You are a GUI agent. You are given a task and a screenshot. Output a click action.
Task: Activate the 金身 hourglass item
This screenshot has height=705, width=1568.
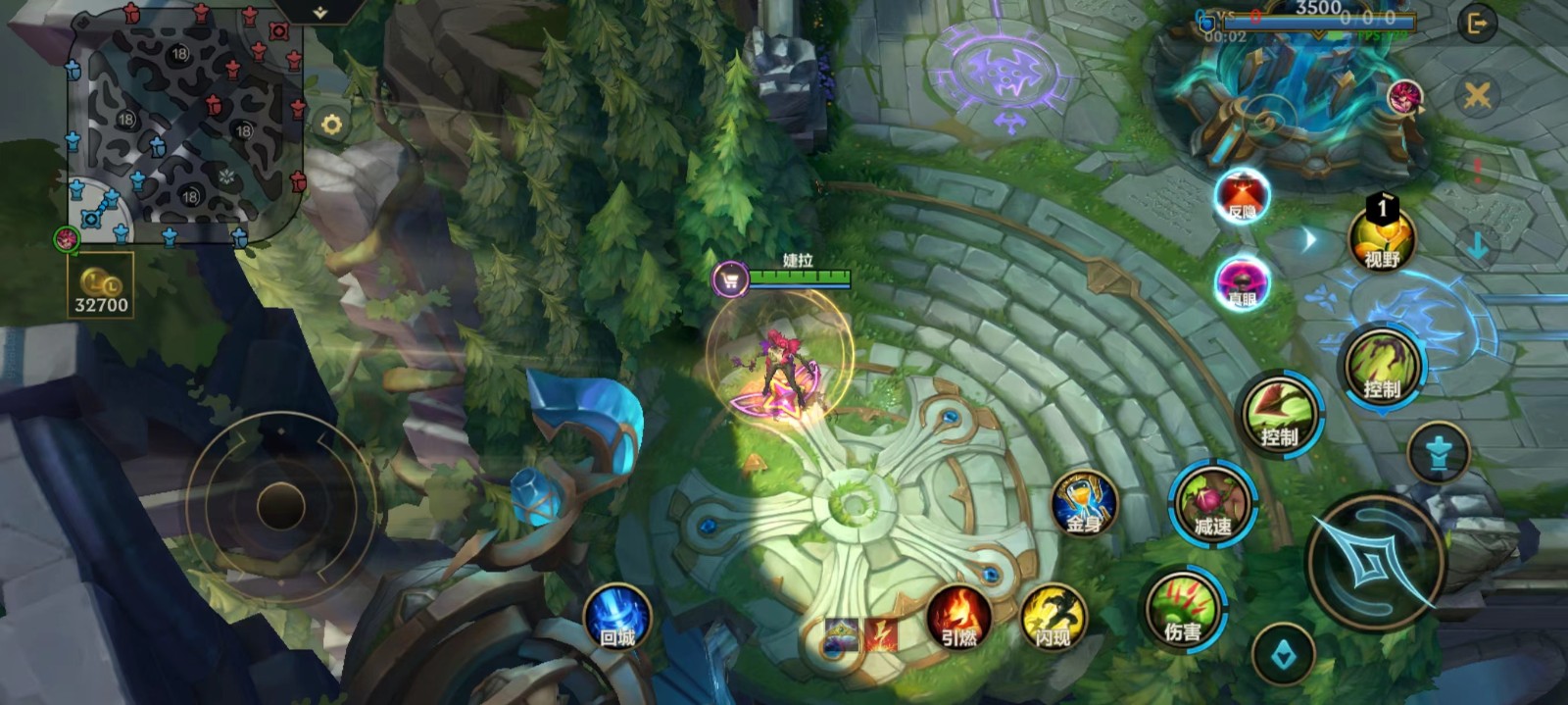click(1083, 504)
